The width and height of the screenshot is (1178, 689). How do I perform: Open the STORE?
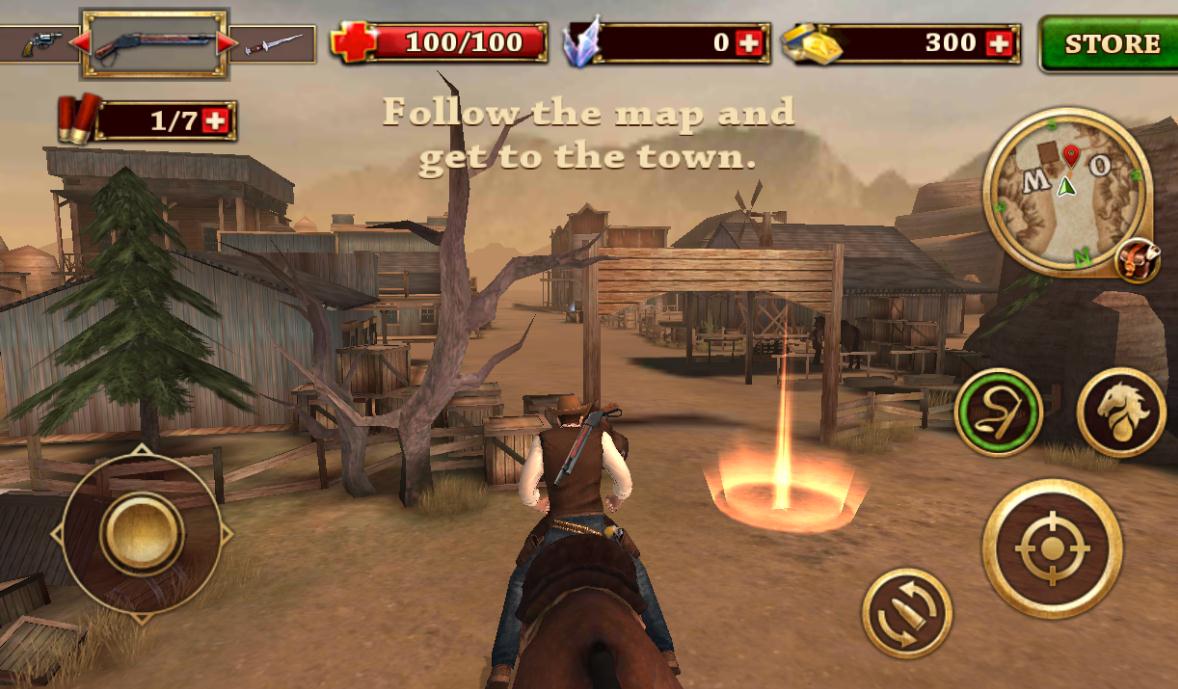(x=1110, y=44)
